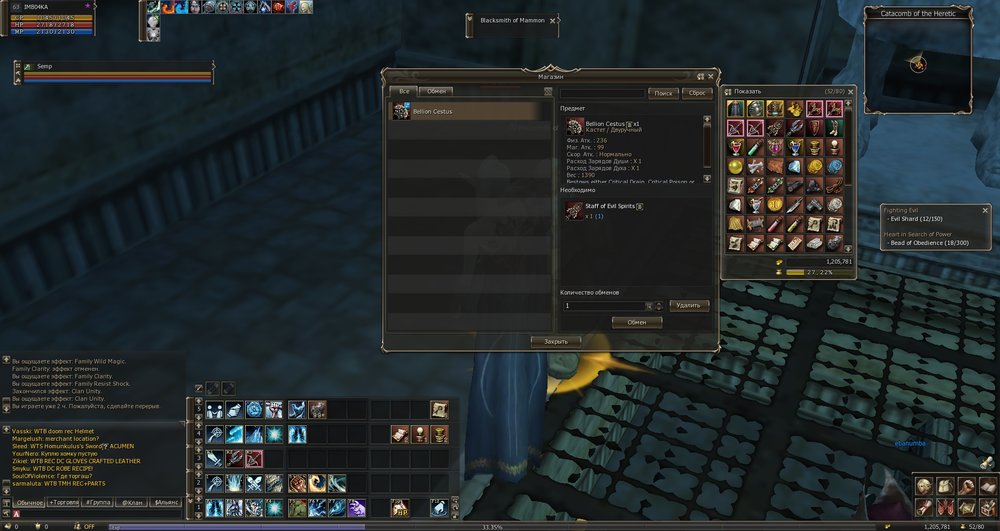
Task: Switch to the Обычное chat tab
Action: click(30, 501)
